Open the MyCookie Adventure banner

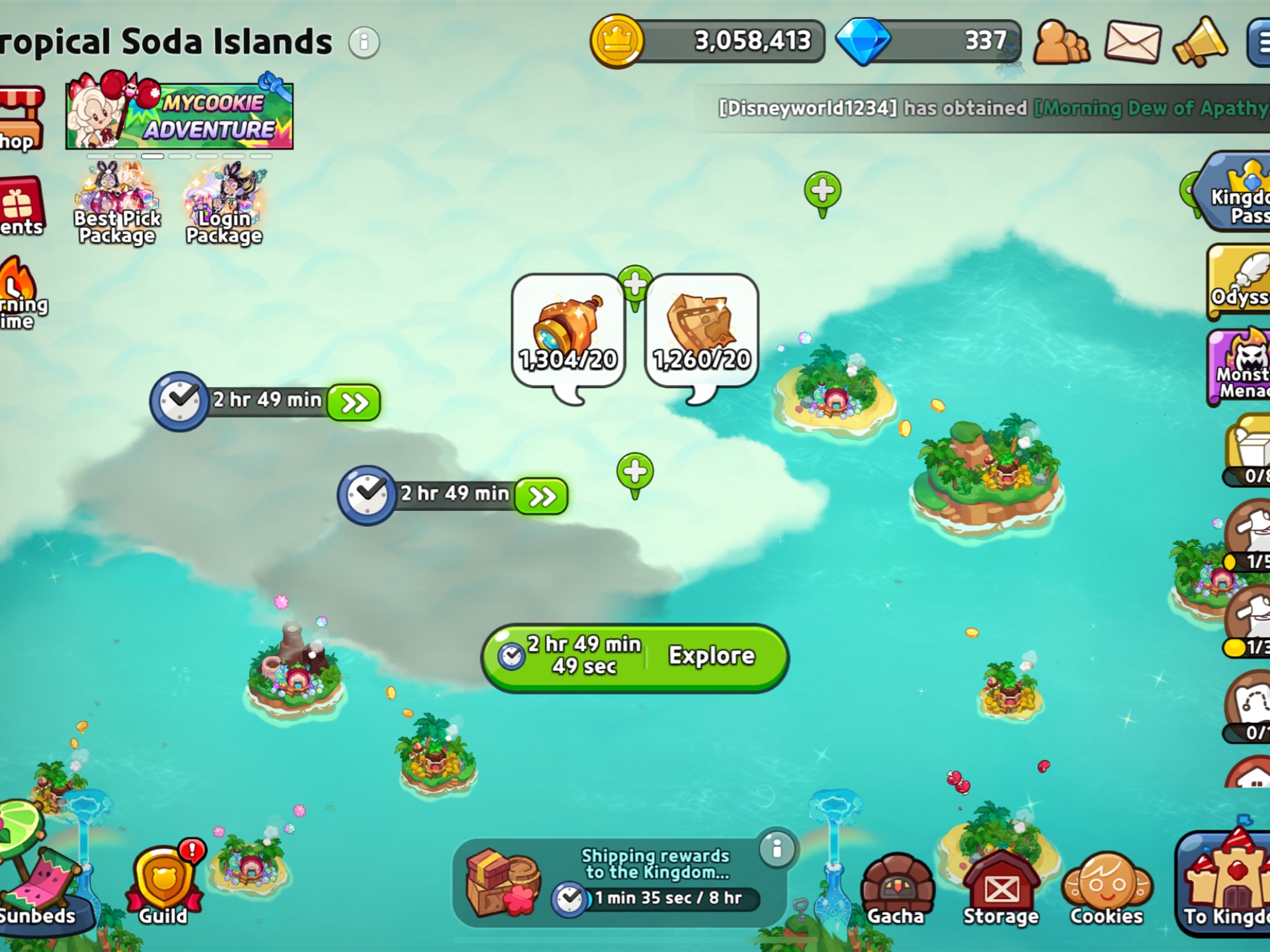click(x=179, y=114)
